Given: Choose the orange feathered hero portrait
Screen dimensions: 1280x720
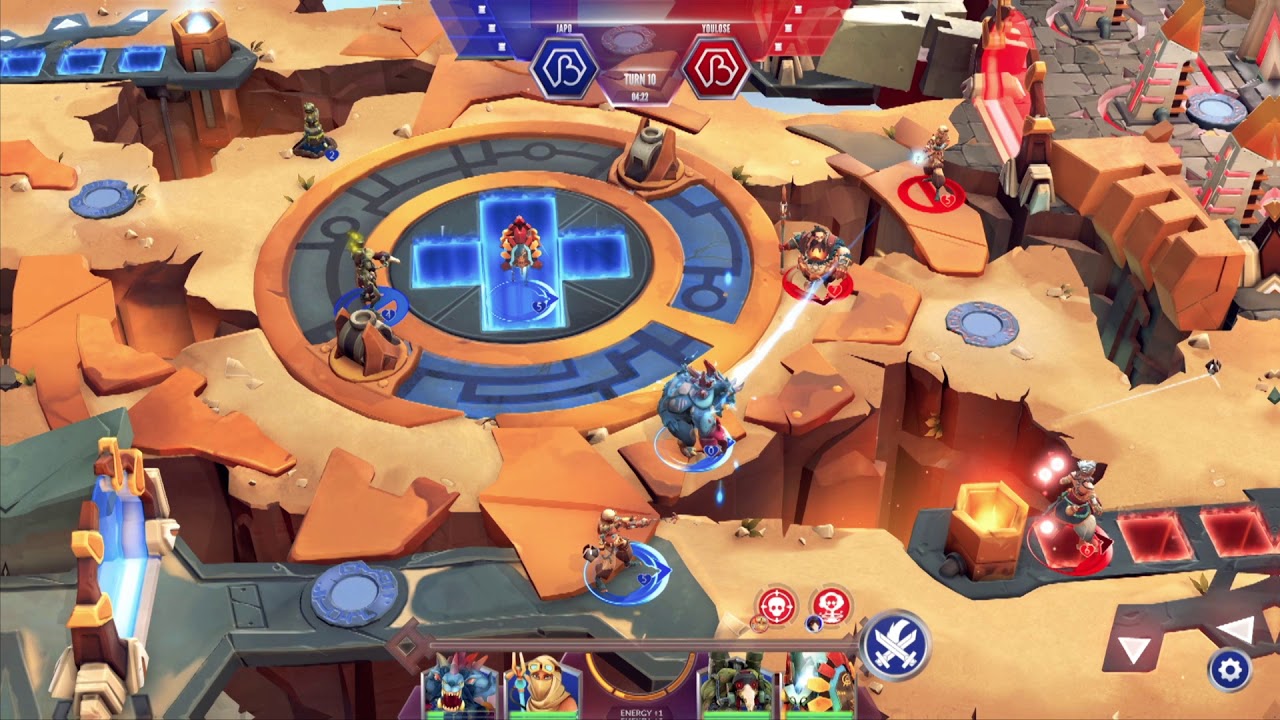Looking at the screenshot, I should (x=818, y=686).
